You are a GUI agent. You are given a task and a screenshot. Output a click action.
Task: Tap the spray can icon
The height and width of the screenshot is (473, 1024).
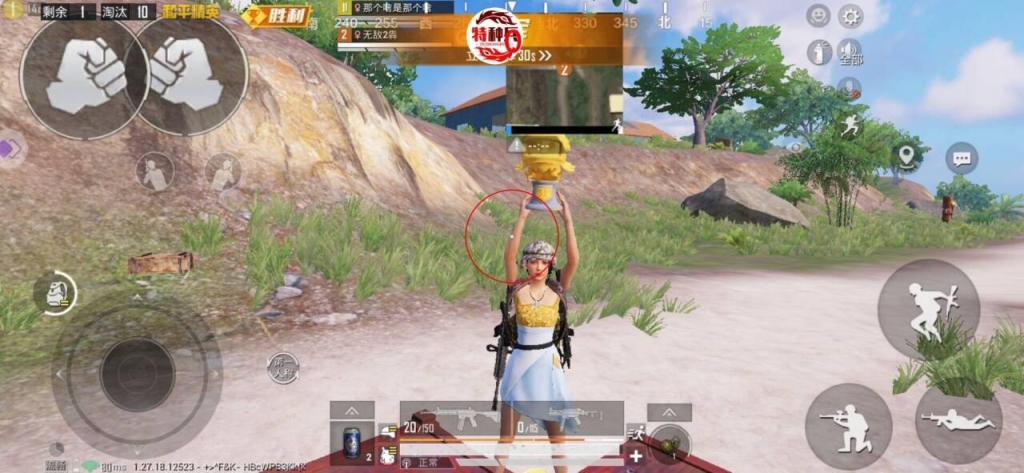[x=818, y=52]
